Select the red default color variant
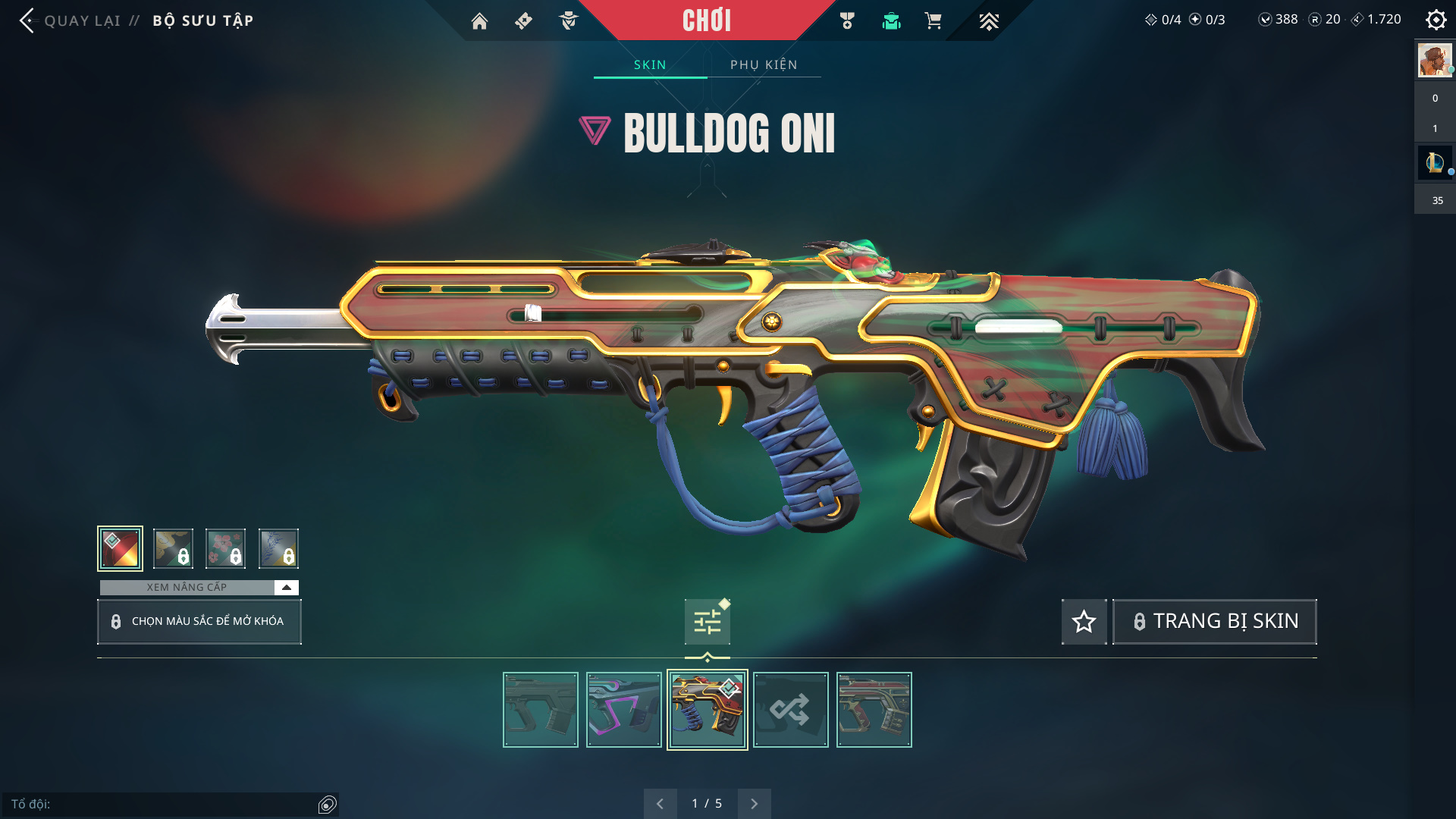Viewport: 1456px width, 819px height. point(120,548)
